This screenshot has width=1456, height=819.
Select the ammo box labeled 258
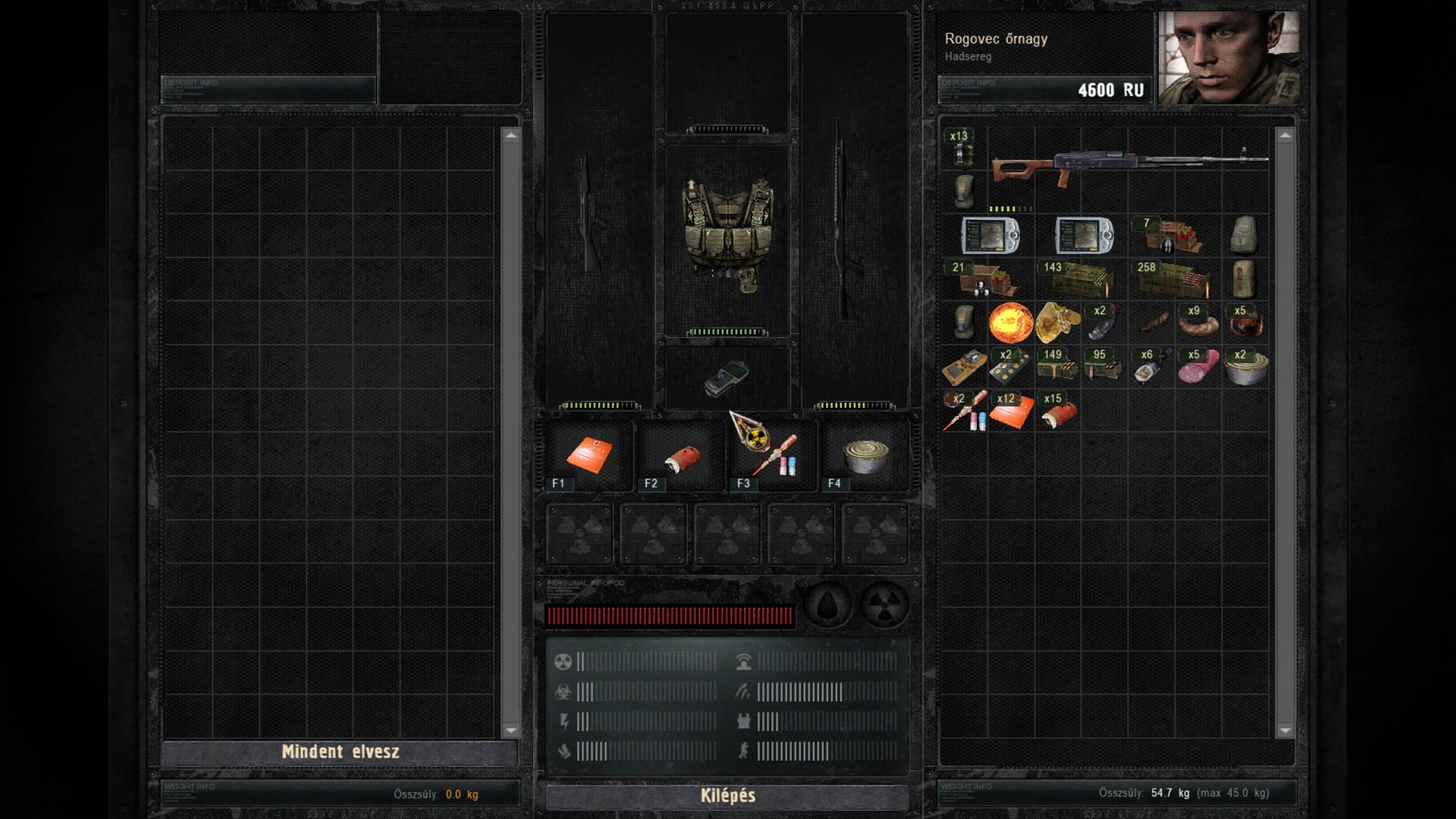(1173, 279)
